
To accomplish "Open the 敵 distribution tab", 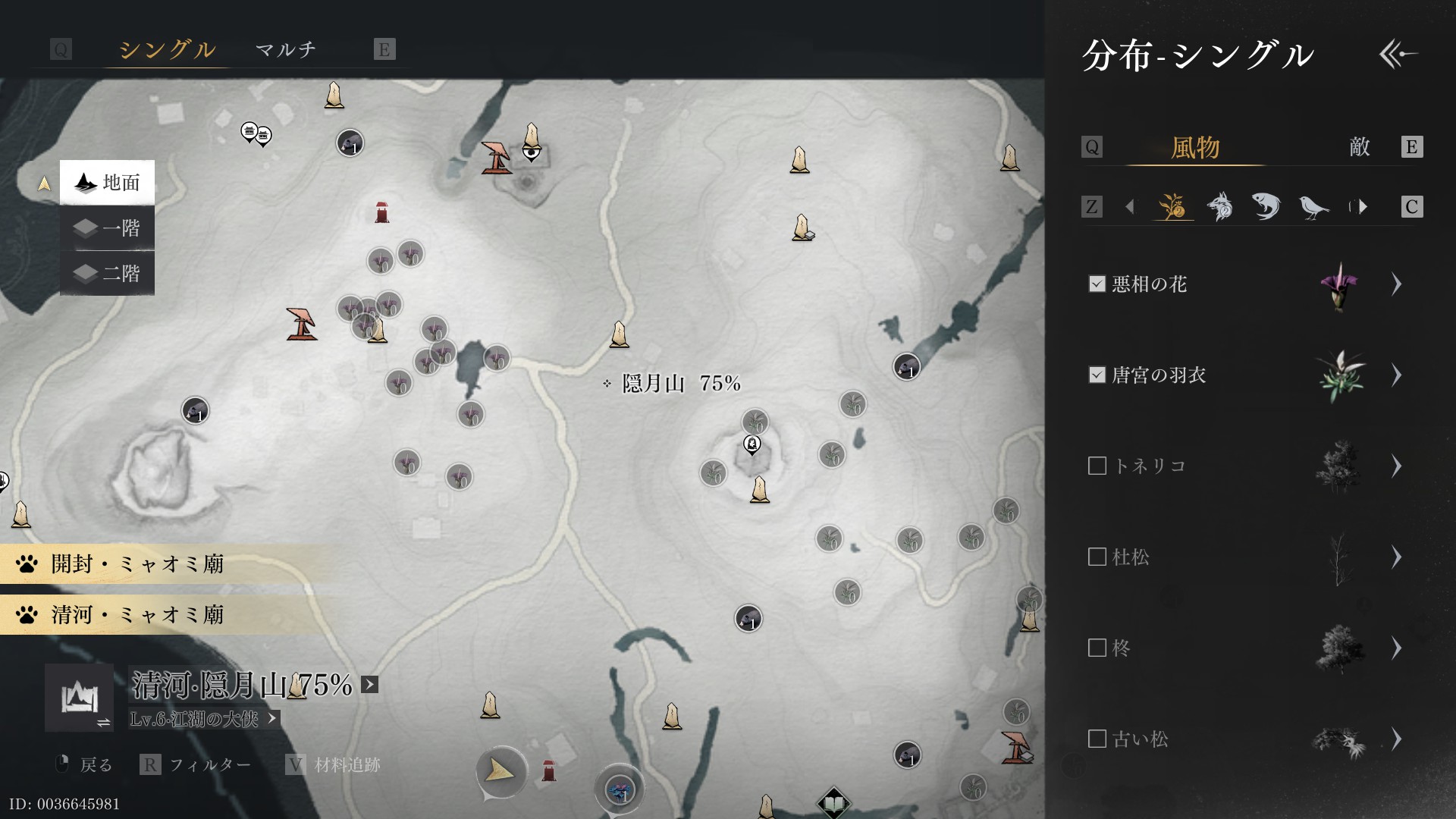I will [1359, 147].
